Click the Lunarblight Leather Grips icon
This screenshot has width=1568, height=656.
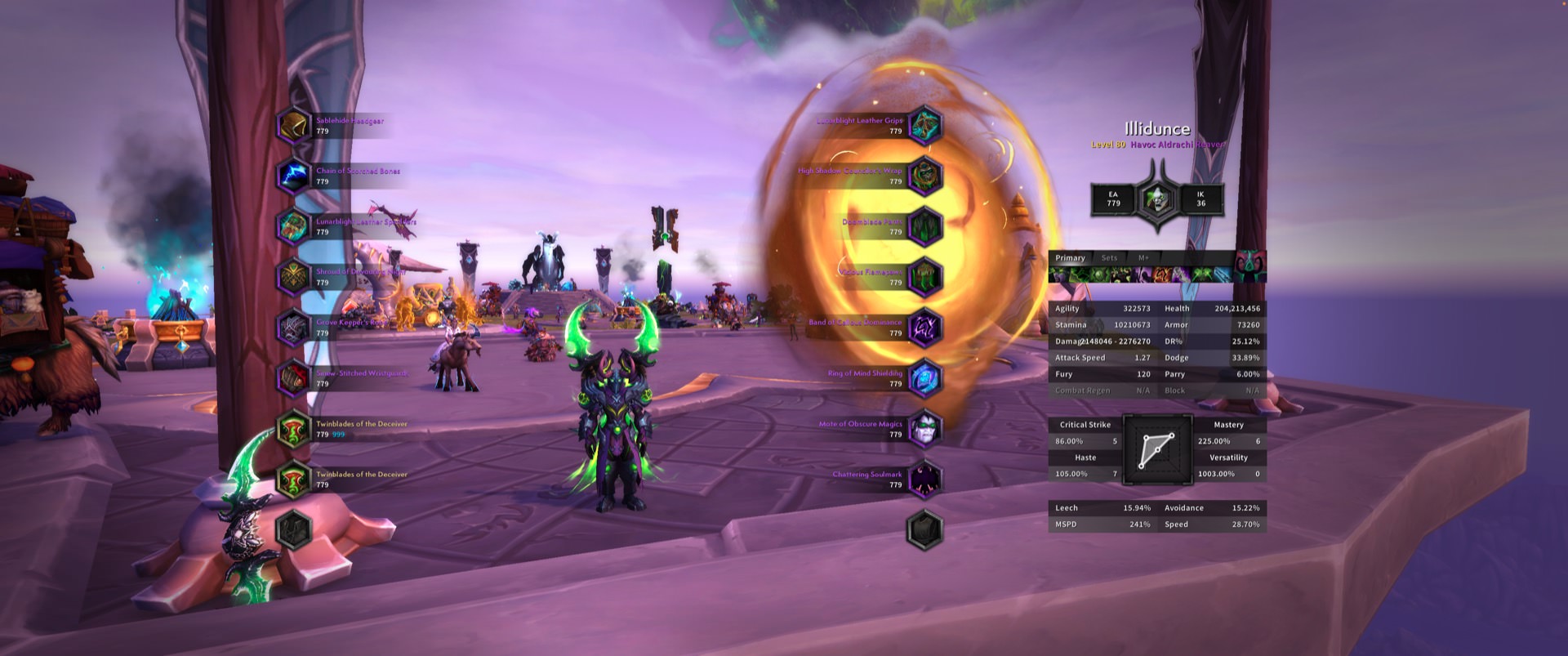[x=924, y=126]
